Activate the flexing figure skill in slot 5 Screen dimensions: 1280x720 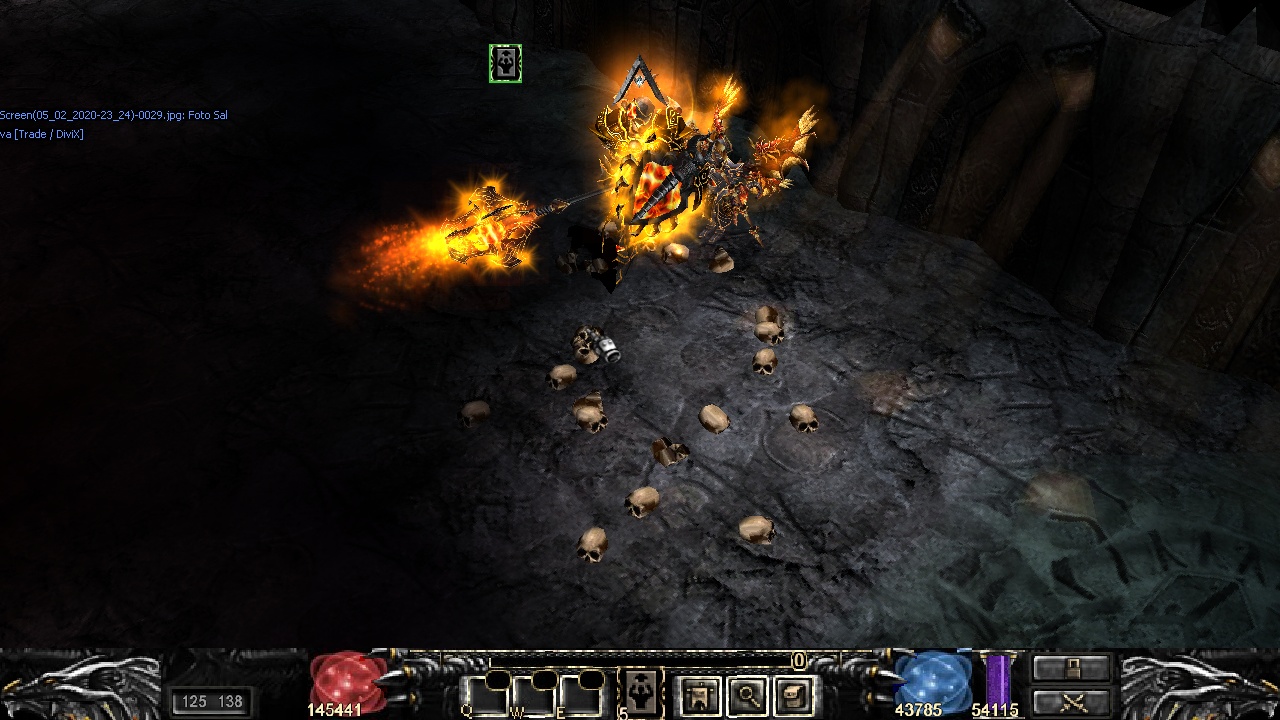(641, 692)
